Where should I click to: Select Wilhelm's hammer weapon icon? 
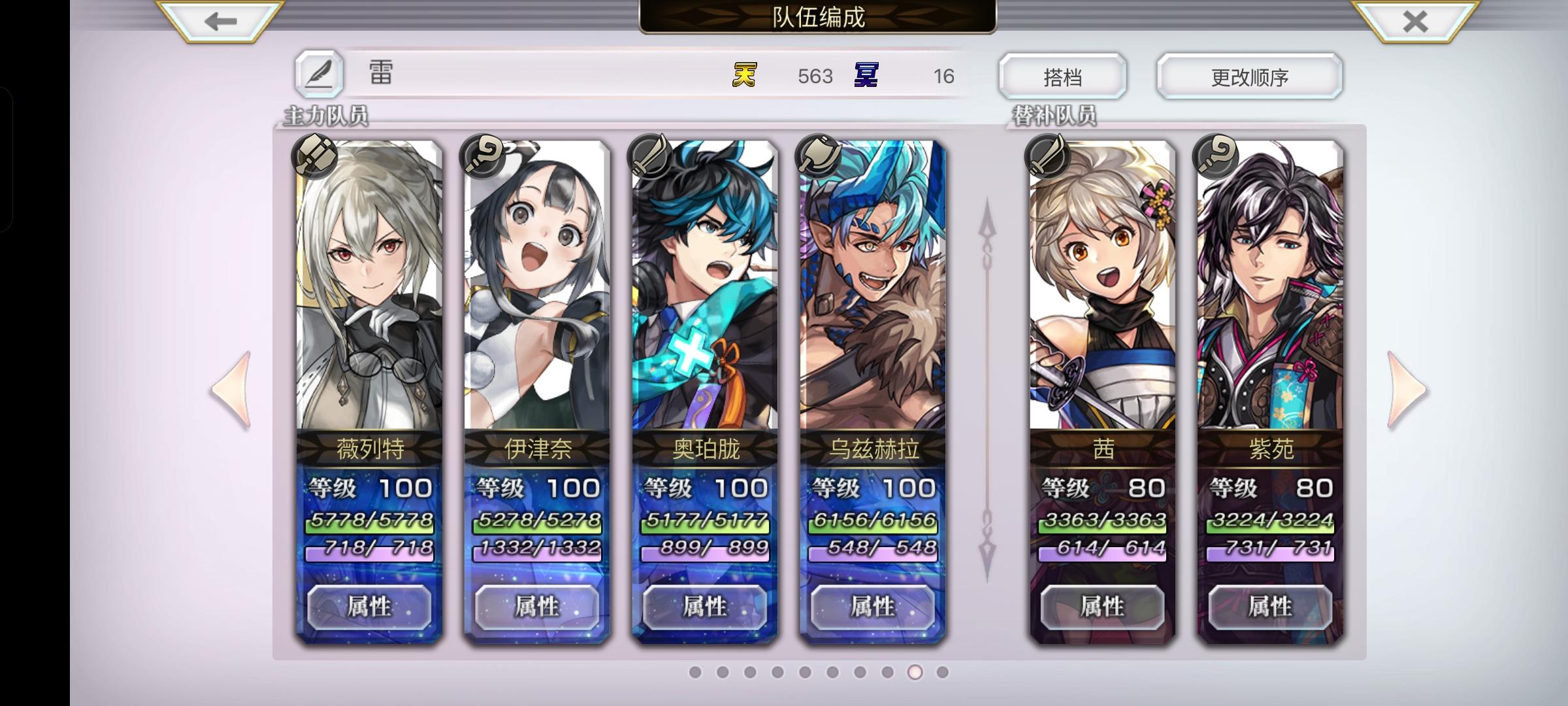[x=313, y=155]
